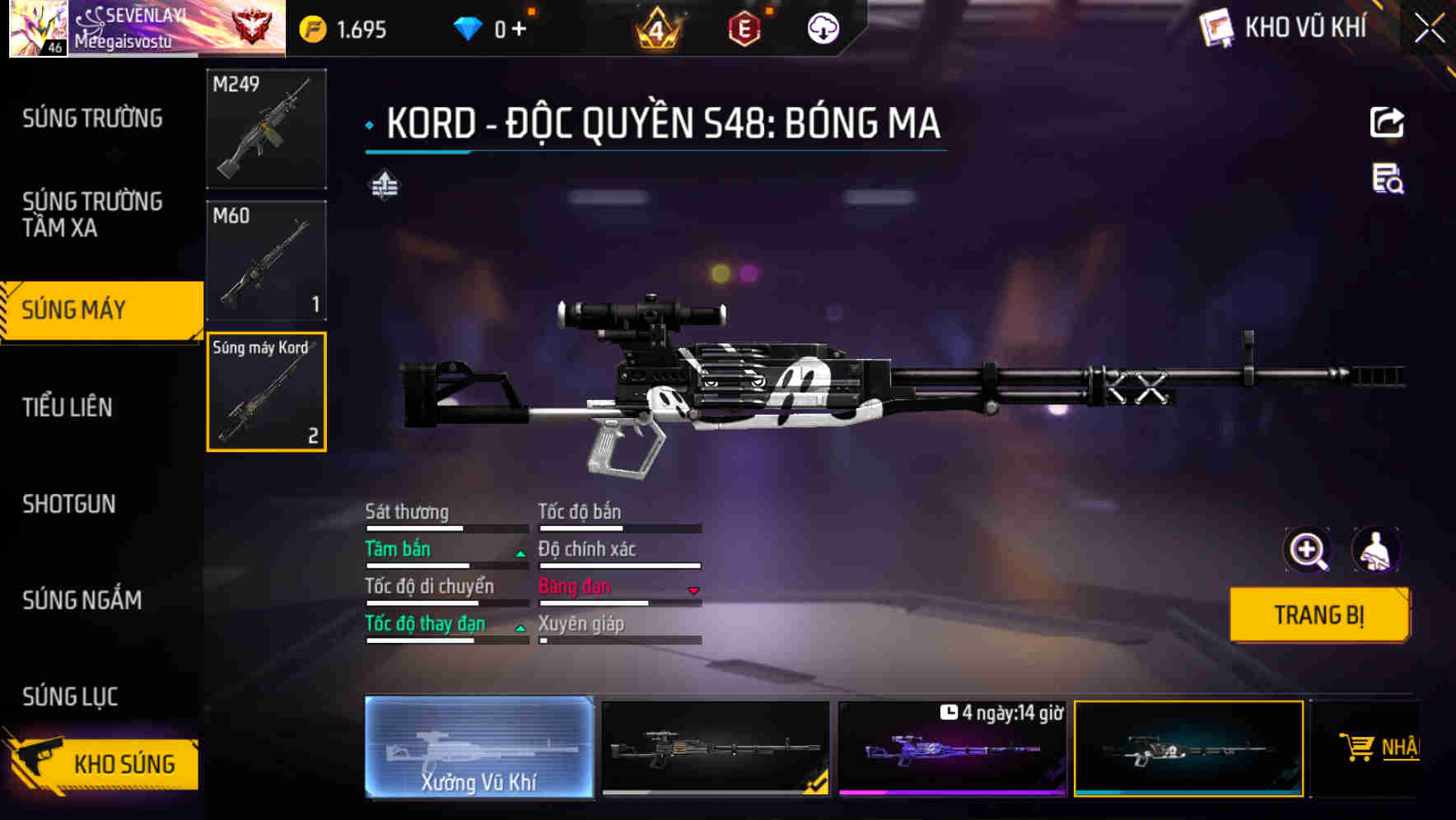Open Súng Trường Tầm Xa category
1456x820 pixels.
tap(92, 214)
